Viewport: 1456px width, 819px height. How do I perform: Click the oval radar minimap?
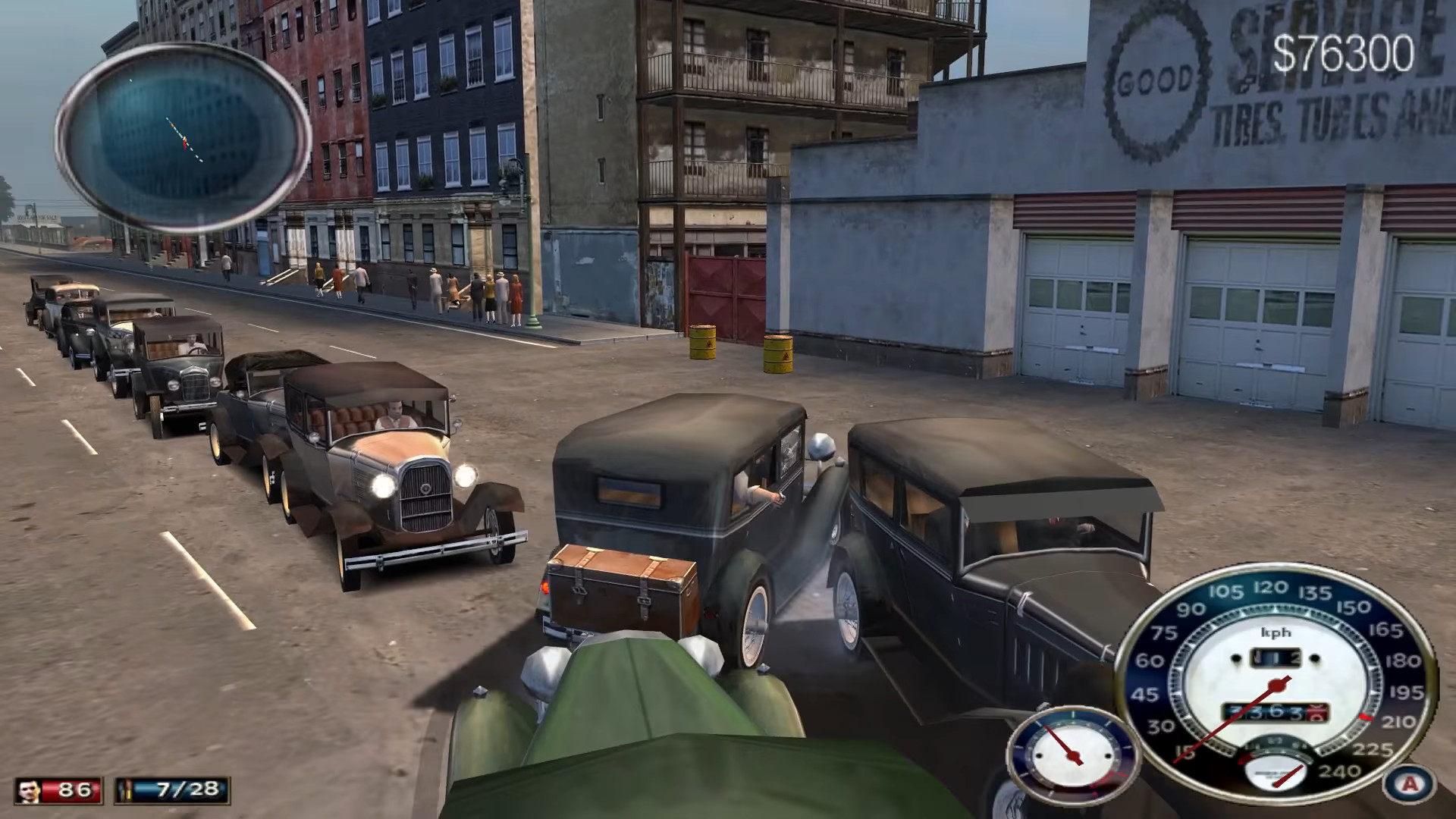point(183,139)
